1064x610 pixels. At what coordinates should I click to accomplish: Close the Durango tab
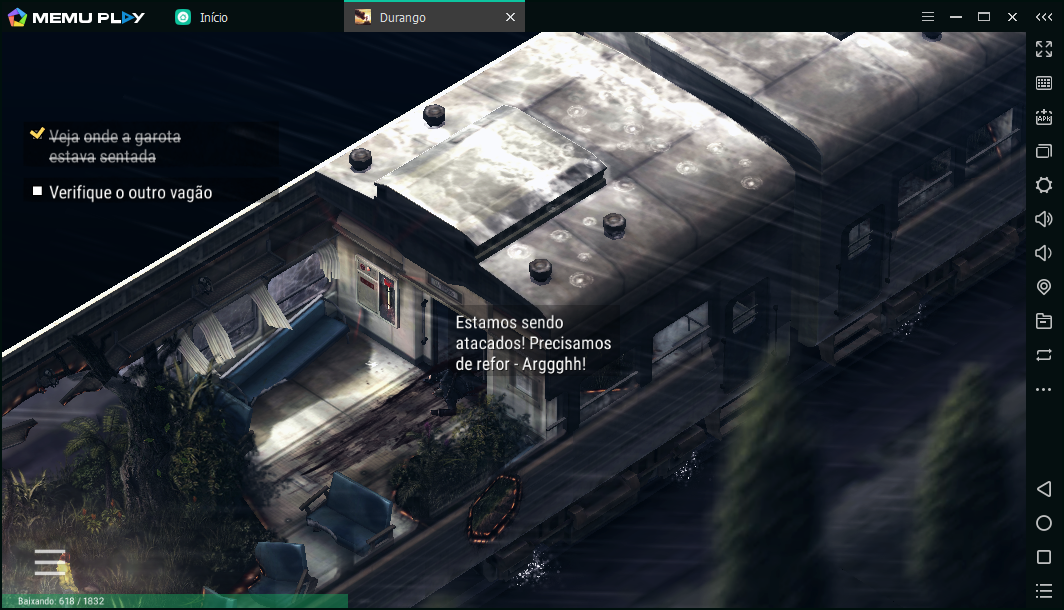(x=510, y=17)
